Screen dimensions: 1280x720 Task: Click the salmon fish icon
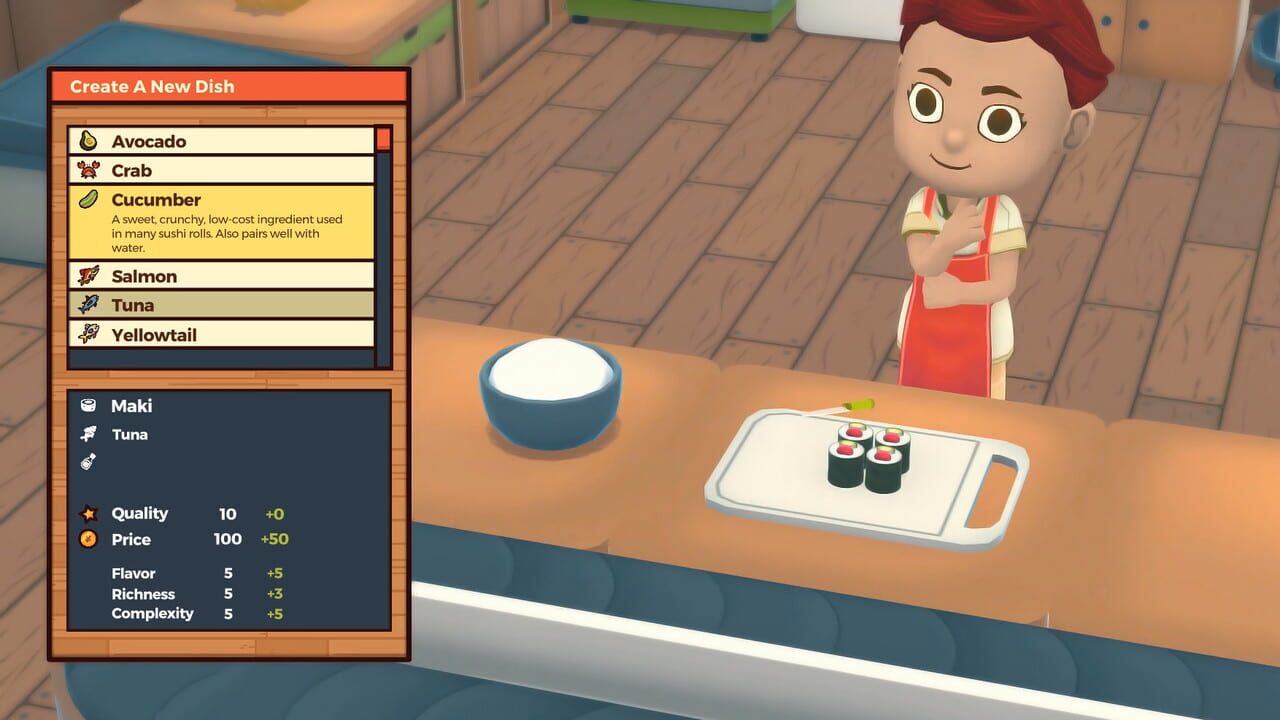[88, 276]
